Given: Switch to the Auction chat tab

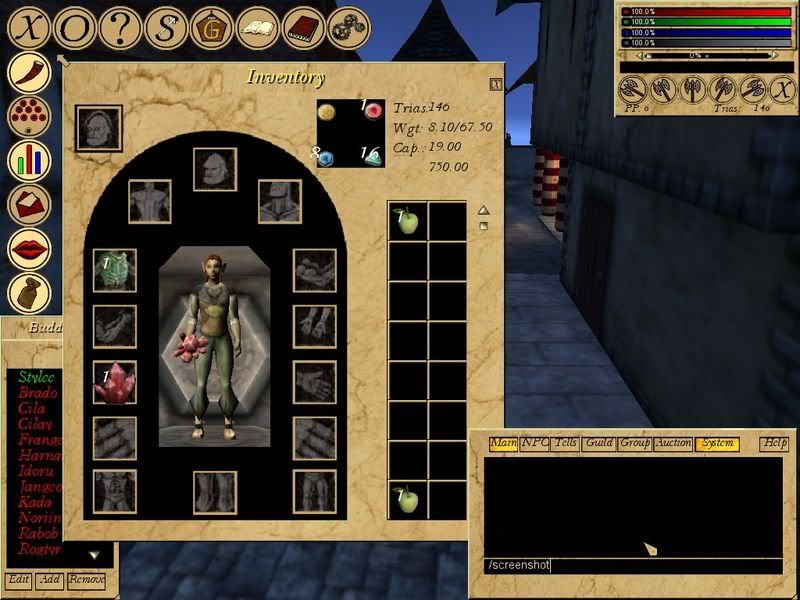Looking at the screenshot, I should [672, 443].
